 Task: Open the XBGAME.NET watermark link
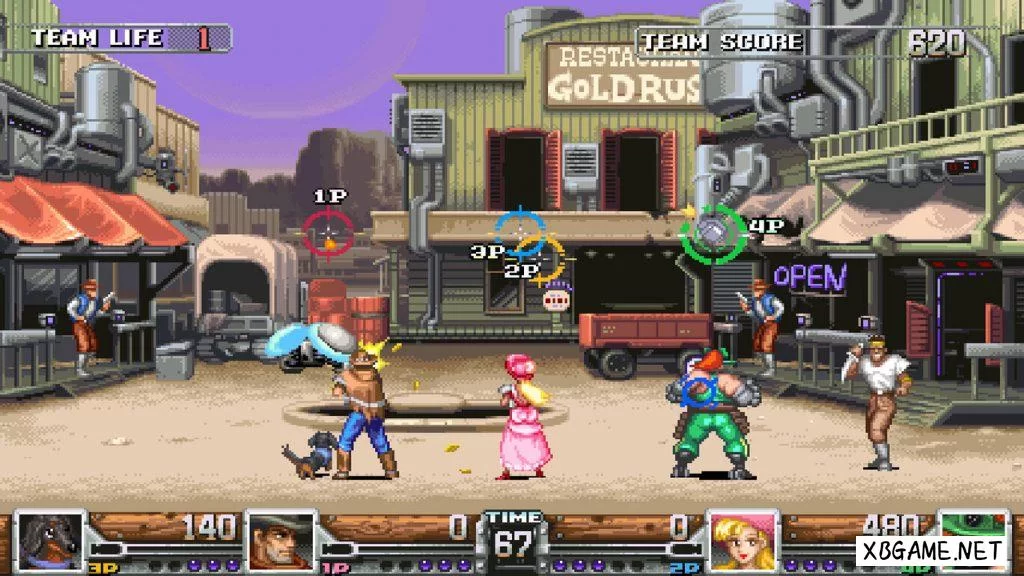930,550
